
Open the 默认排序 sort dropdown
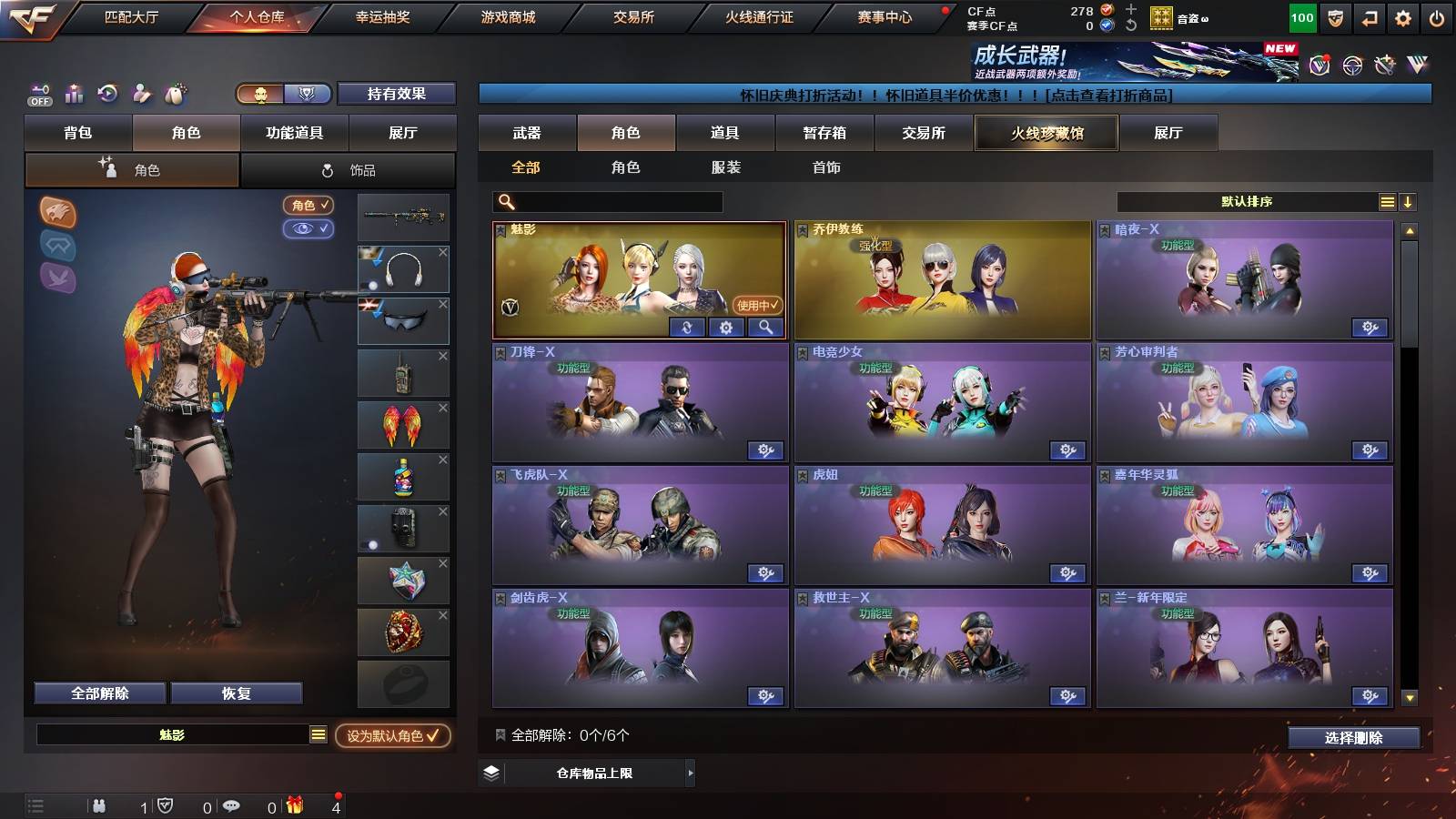(x=1247, y=201)
